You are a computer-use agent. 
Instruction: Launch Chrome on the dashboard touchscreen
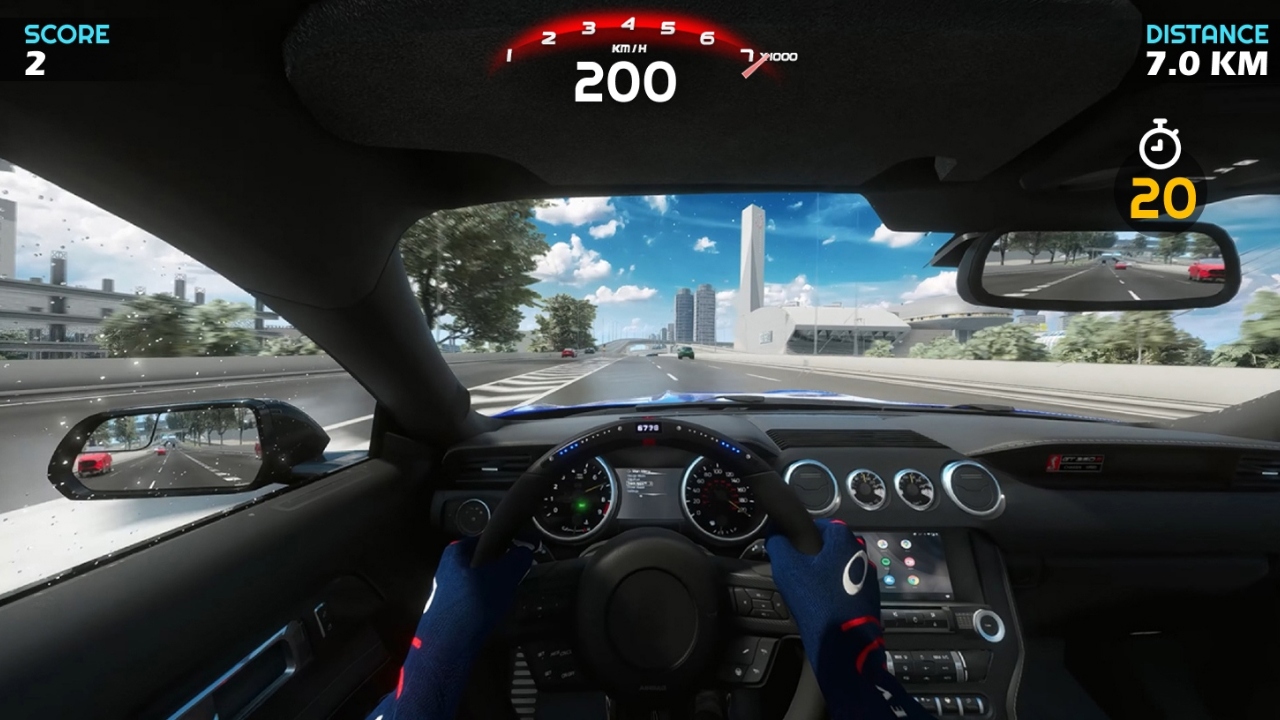(x=913, y=580)
